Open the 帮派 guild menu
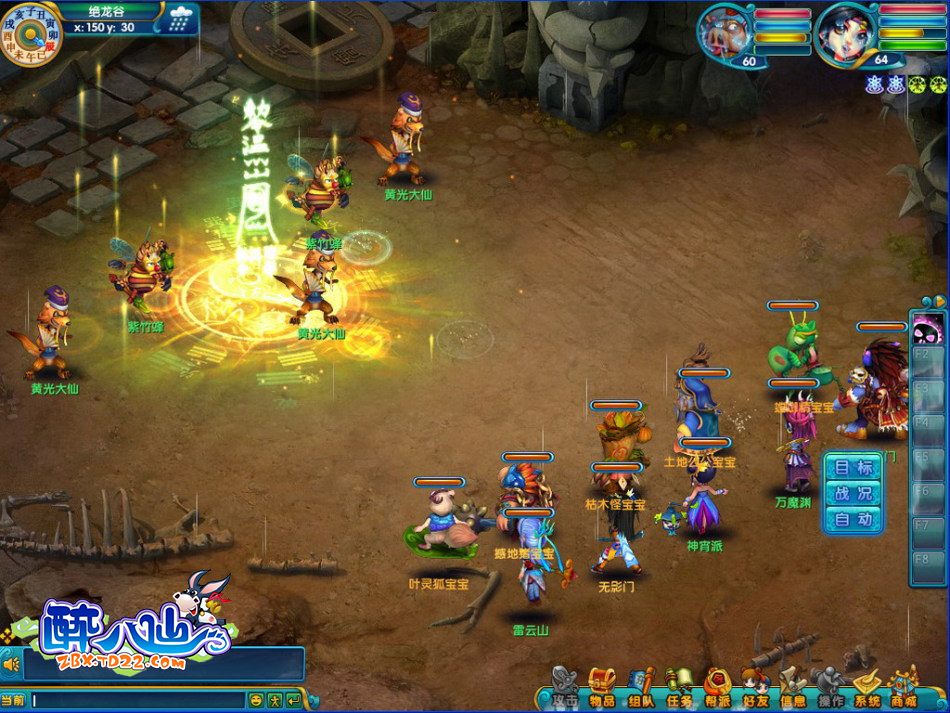Viewport: 950px width, 713px height. (718, 689)
